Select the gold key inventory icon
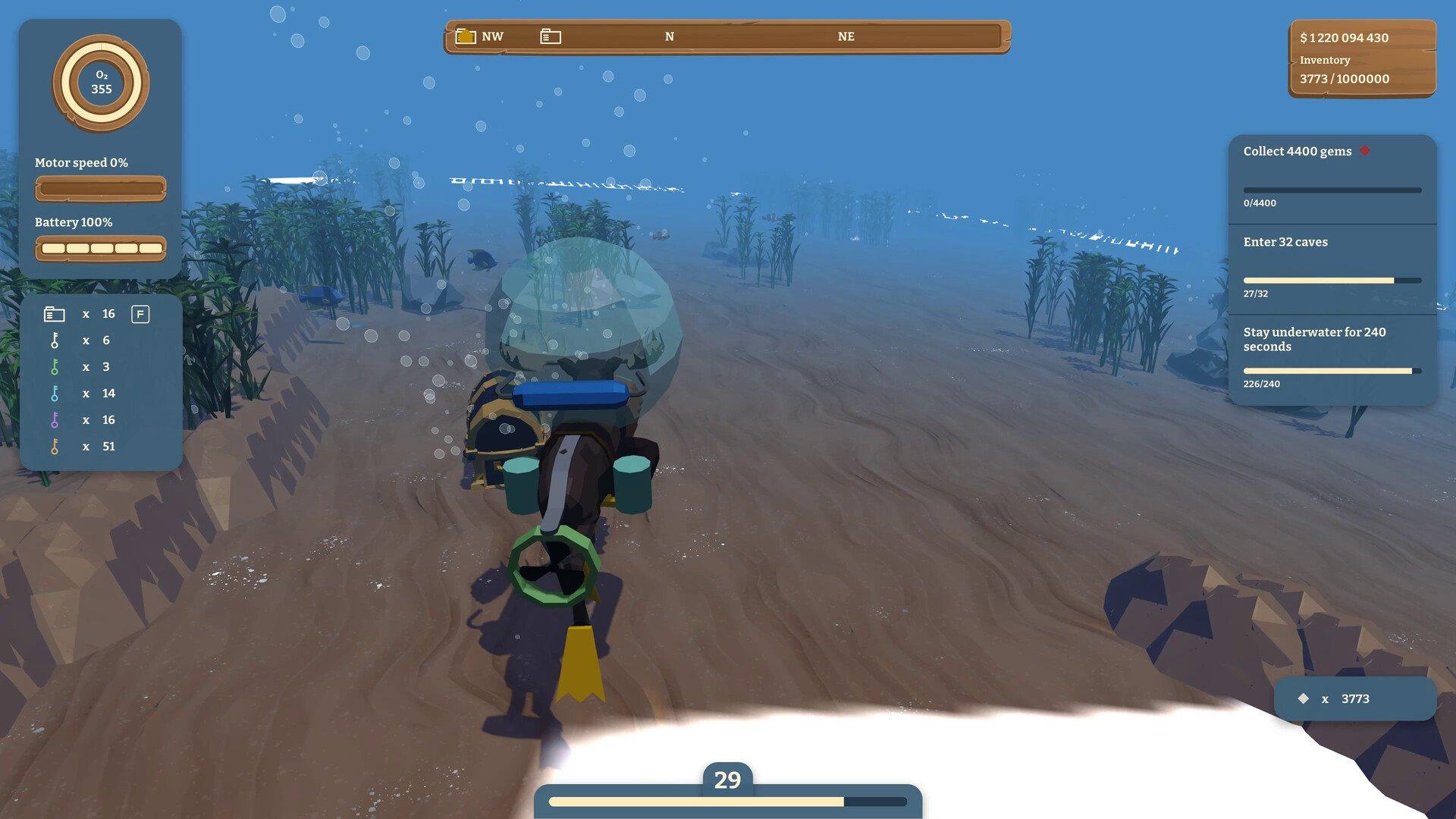The width and height of the screenshot is (1456, 819). pos(55,447)
